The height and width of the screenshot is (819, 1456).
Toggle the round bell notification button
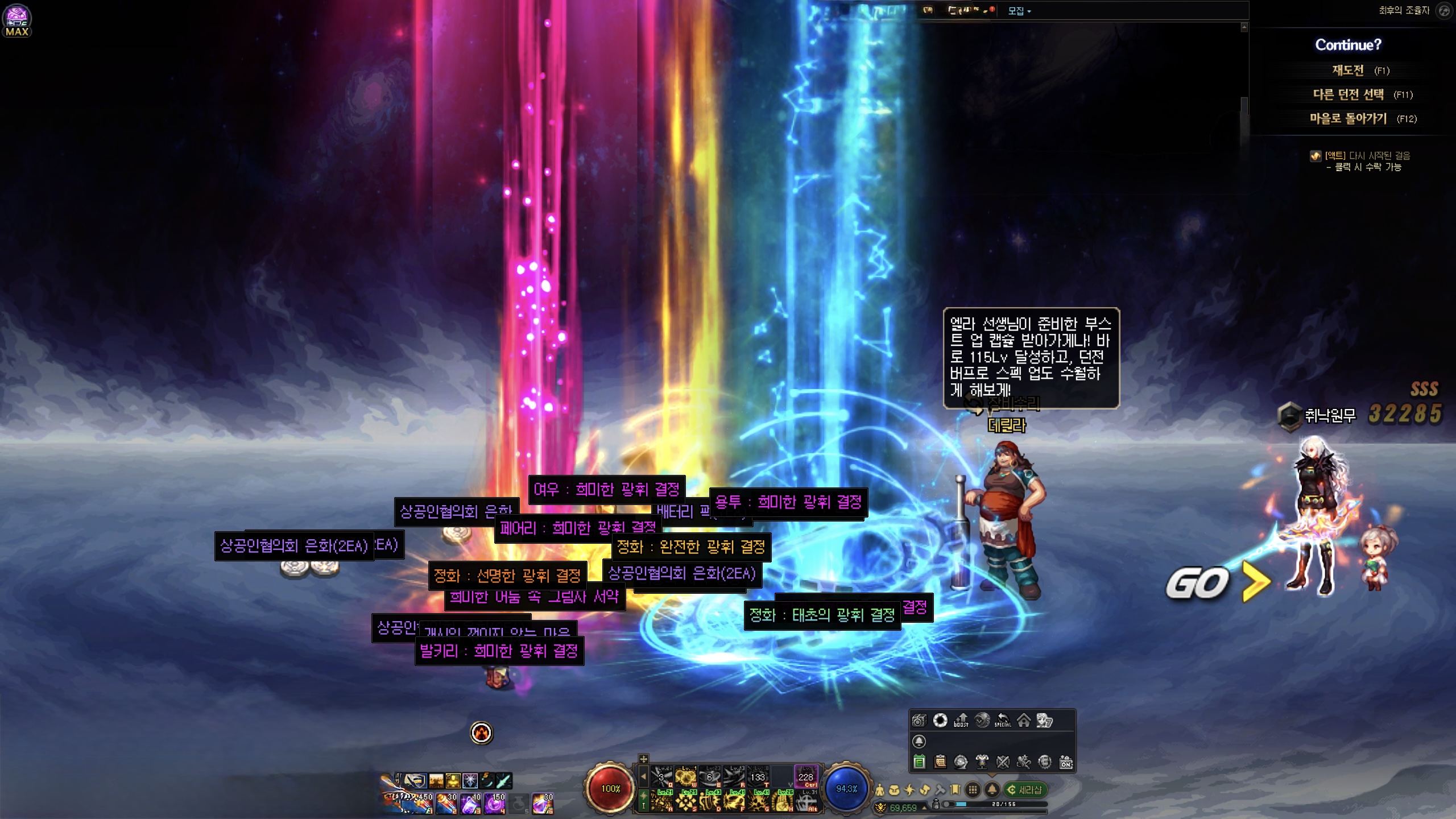(992, 790)
